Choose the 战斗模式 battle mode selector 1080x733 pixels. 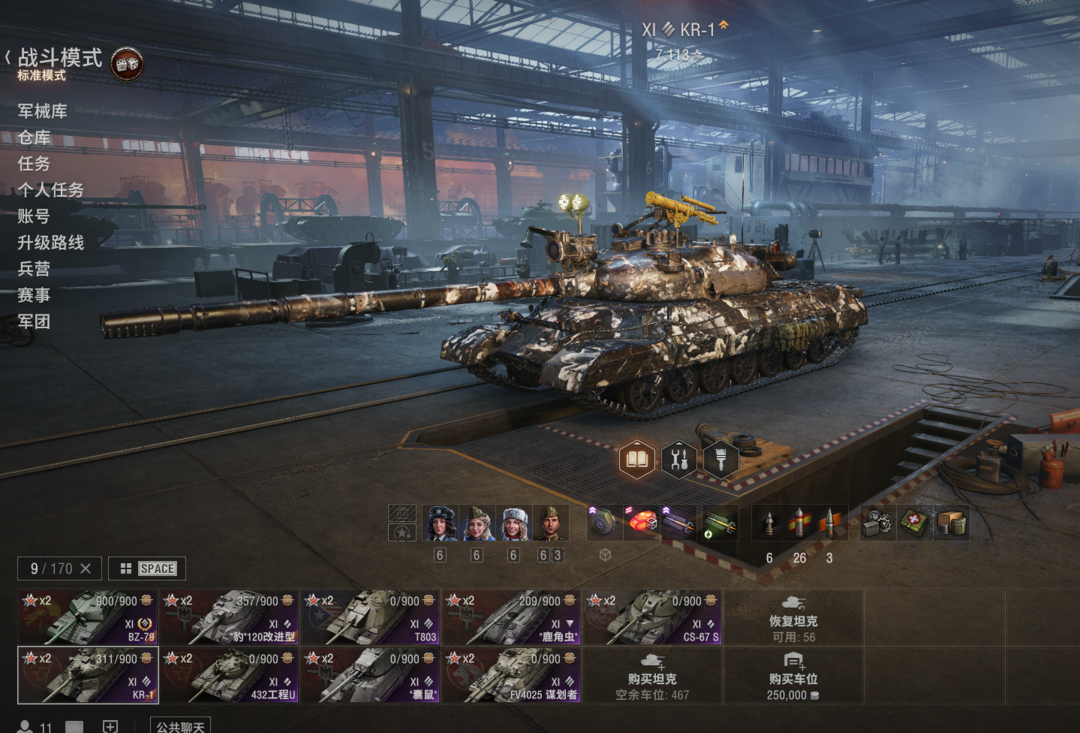pyautogui.click(x=60, y=59)
